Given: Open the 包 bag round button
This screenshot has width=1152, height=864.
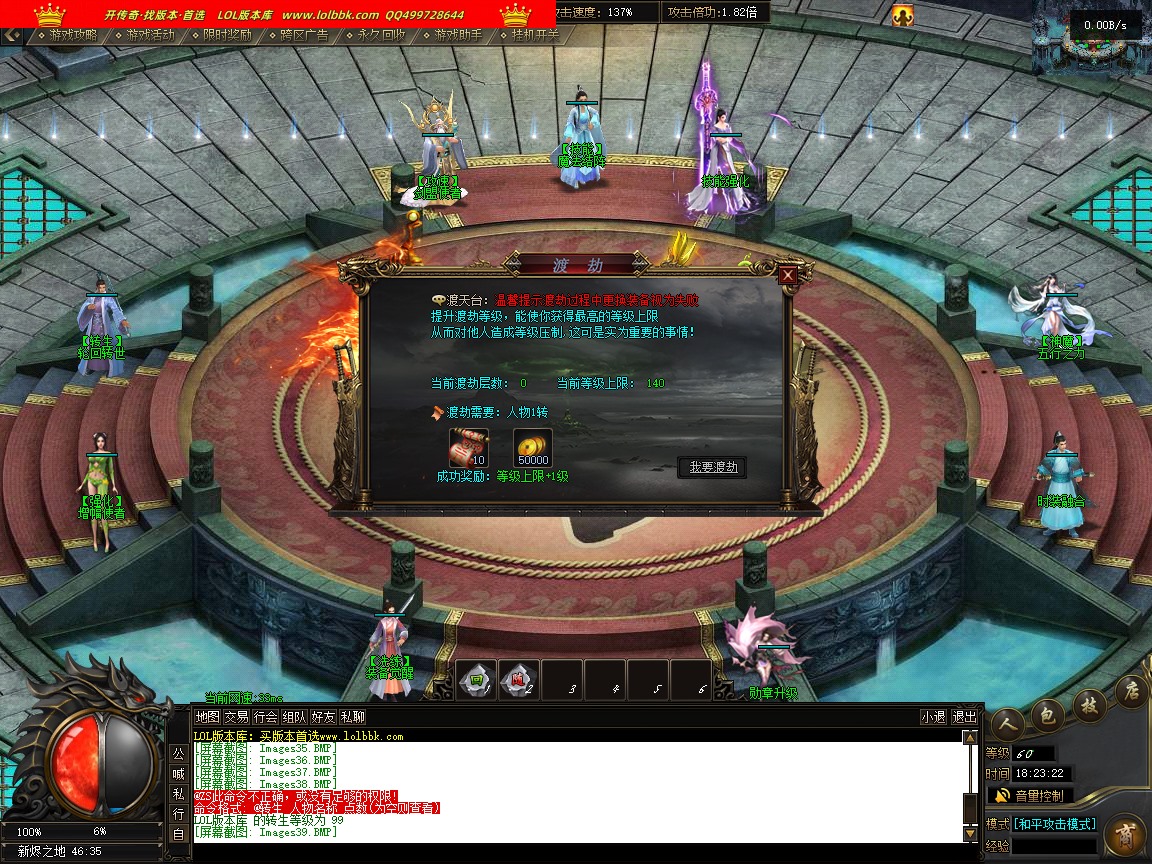Looking at the screenshot, I should 1047,713.
